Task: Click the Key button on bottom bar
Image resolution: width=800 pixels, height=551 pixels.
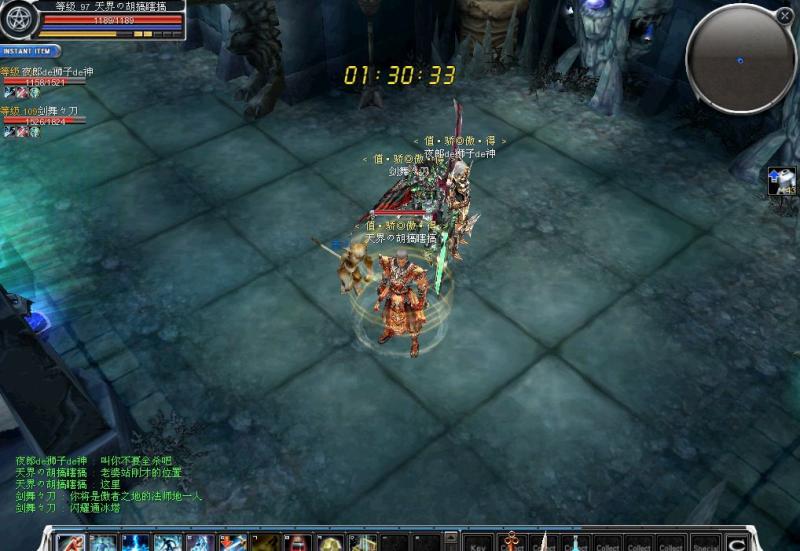Action: 479,544
